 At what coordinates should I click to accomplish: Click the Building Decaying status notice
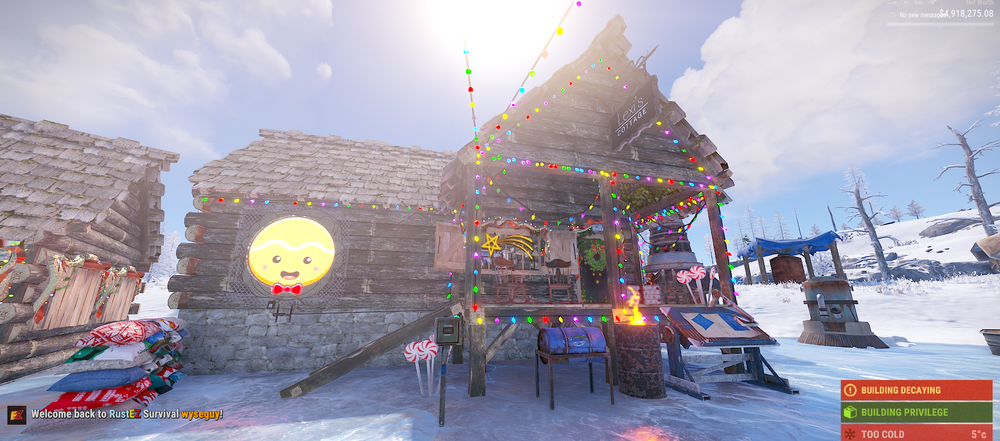916,391
